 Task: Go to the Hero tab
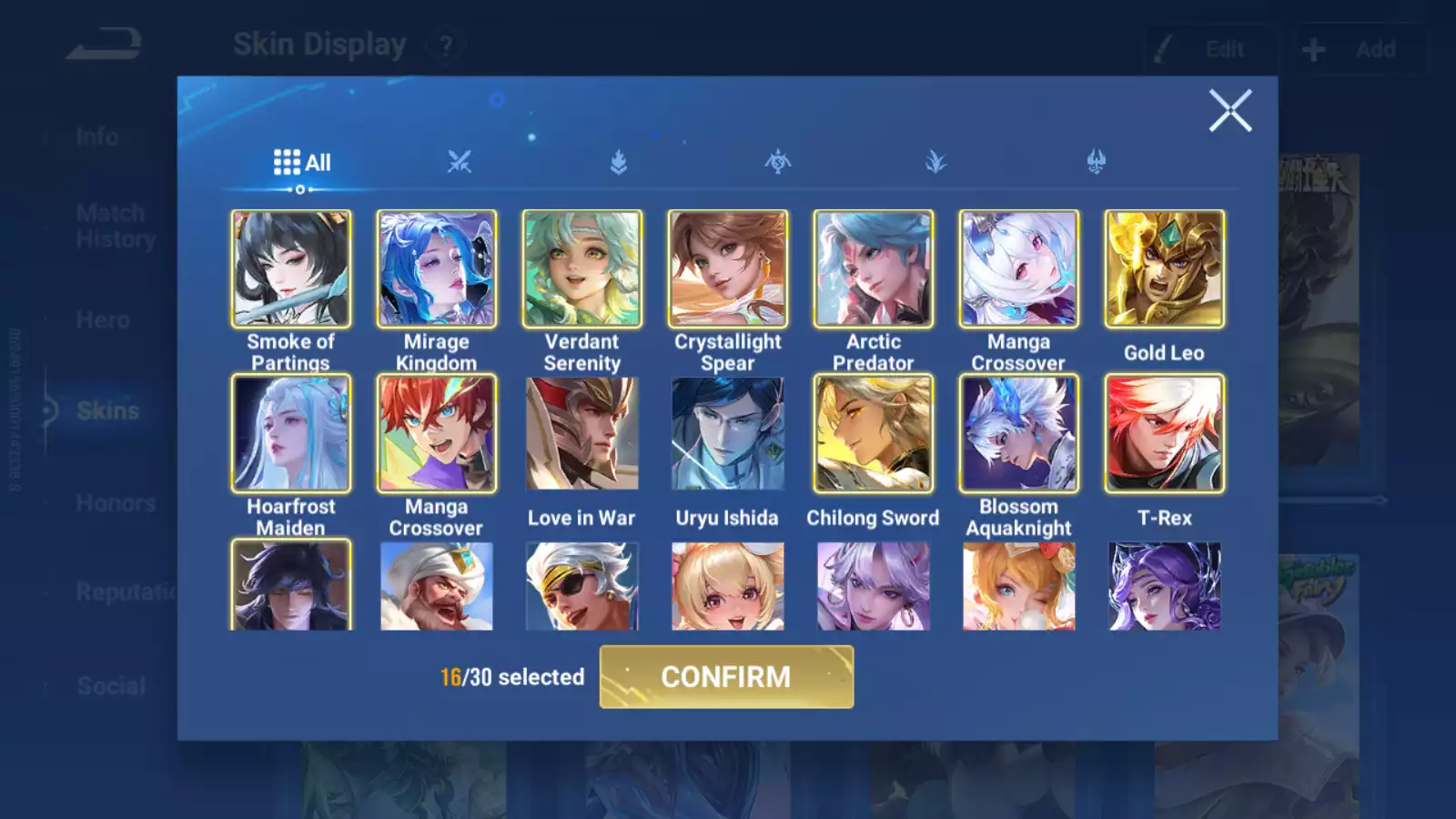pyautogui.click(x=103, y=320)
